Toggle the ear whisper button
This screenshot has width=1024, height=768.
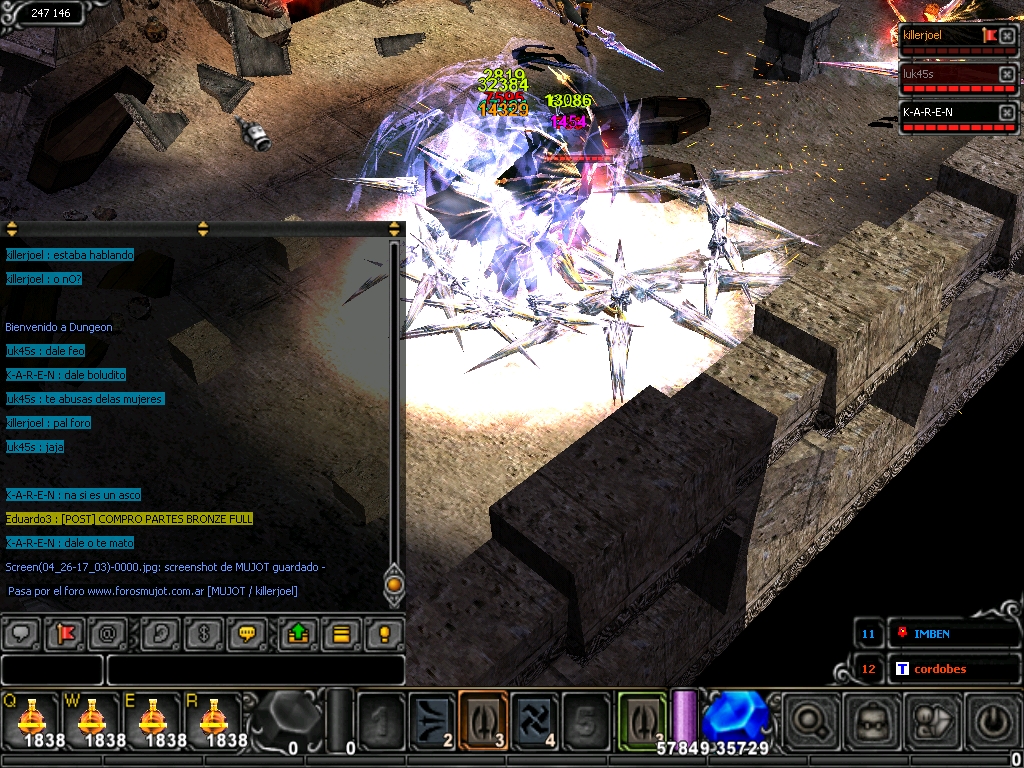click(159, 633)
